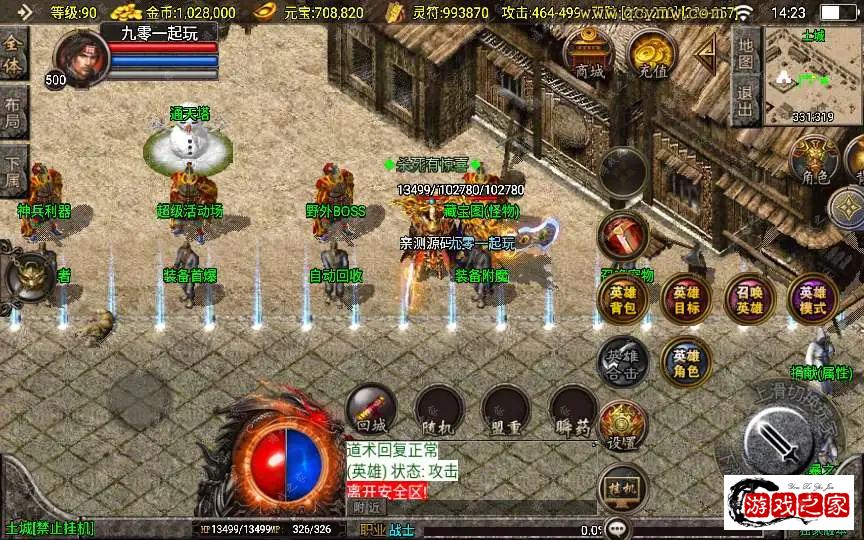
Task: Toggle the 英雄模式 hero mode
Action: pos(812,299)
